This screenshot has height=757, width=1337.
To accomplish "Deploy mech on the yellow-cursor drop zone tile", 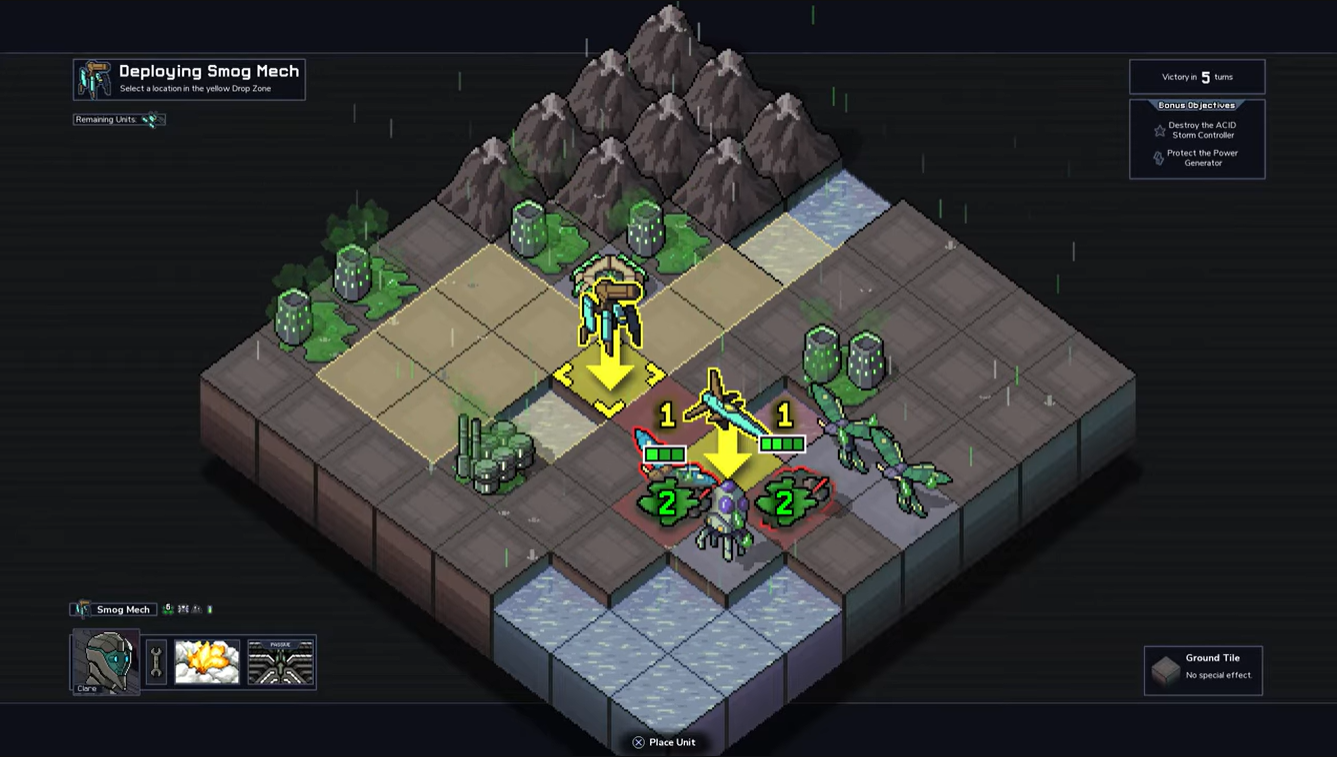I will pyautogui.click(x=609, y=377).
